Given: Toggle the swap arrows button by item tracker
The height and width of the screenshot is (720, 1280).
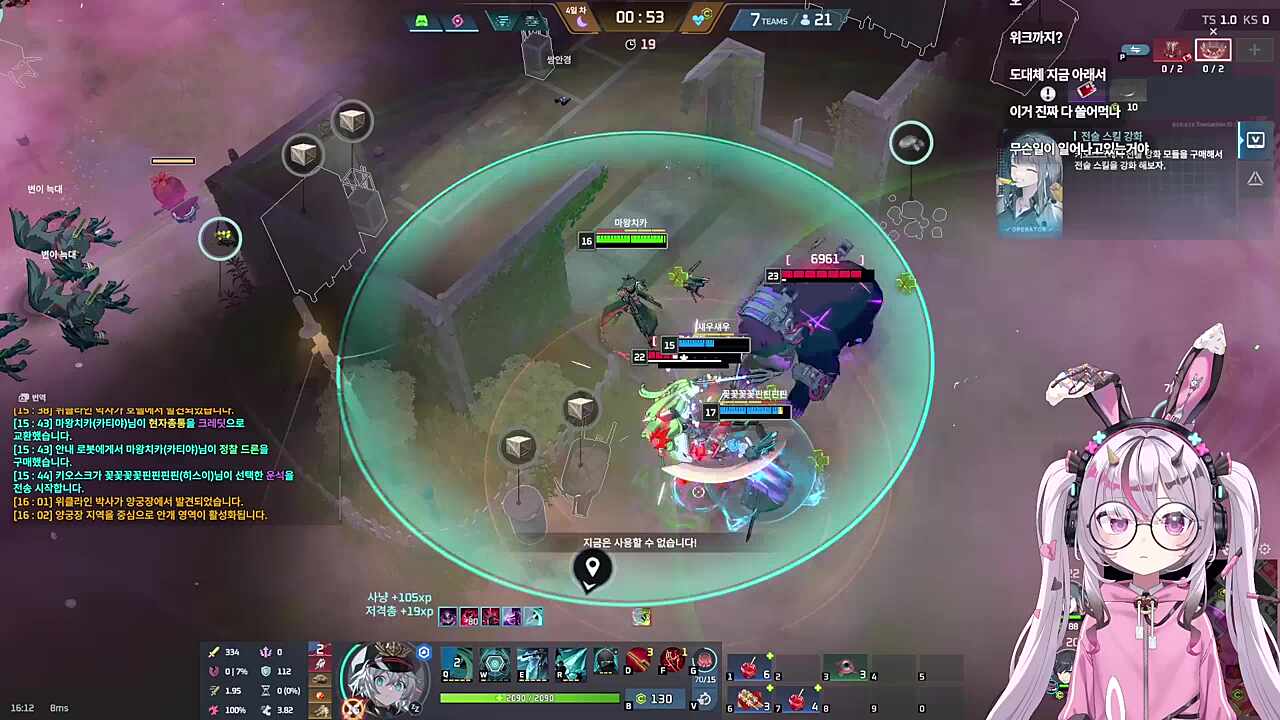Looking at the screenshot, I should [x=1135, y=50].
